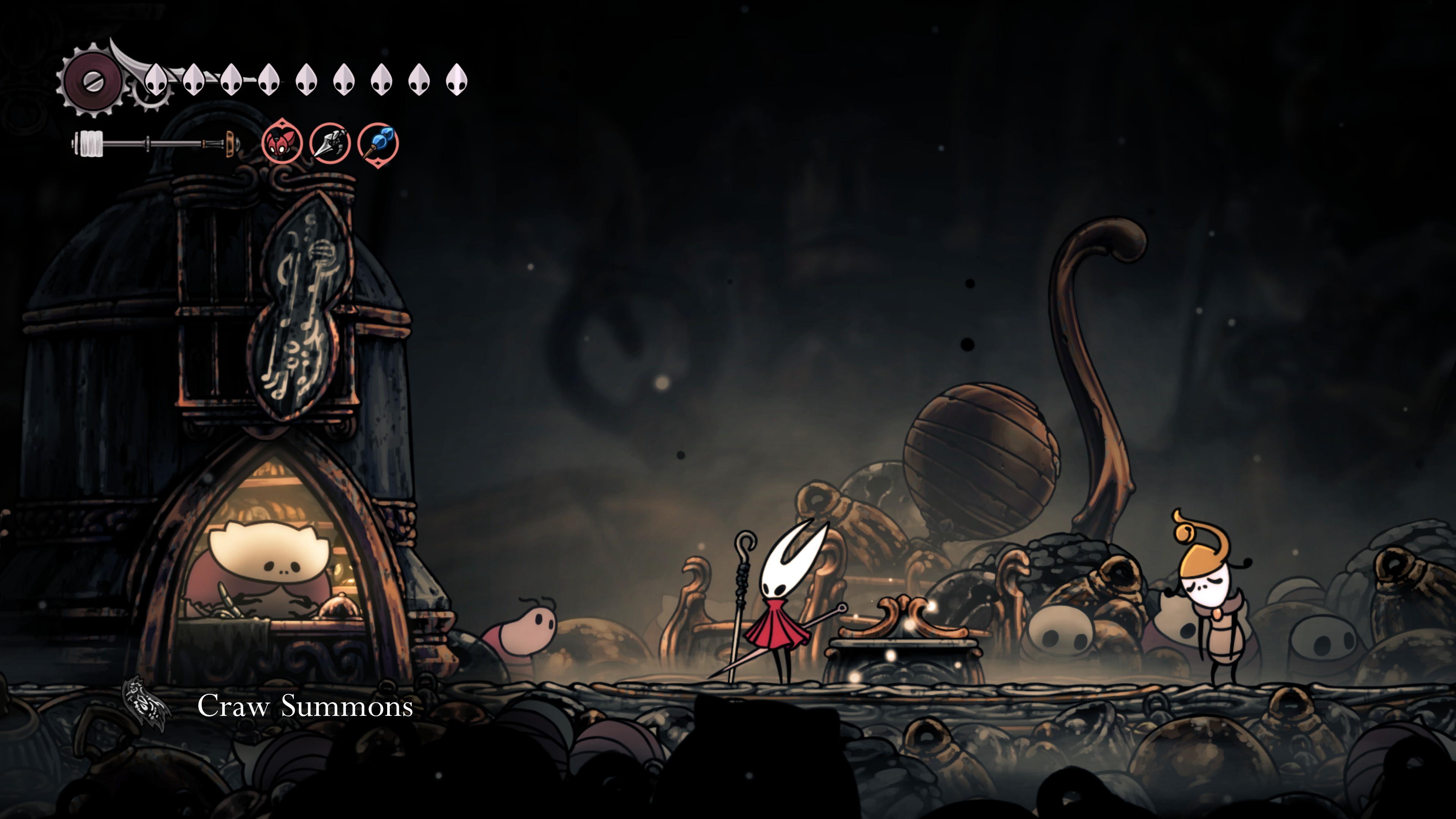Open the Craw Summons item notification
This screenshot has width=1456, height=819.
click(x=304, y=706)
